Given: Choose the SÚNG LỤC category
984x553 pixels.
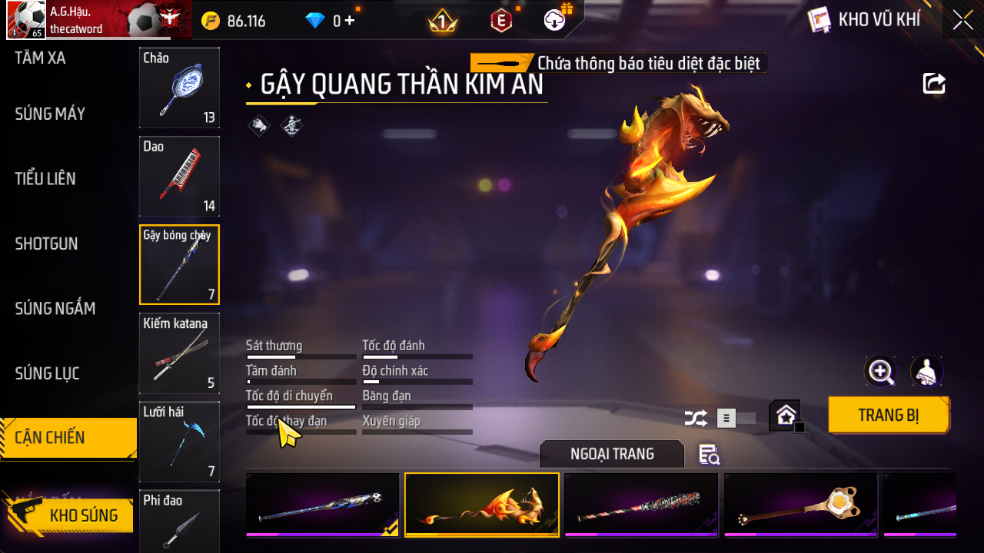Looking at the screenshot, I should tap(47, 373).
